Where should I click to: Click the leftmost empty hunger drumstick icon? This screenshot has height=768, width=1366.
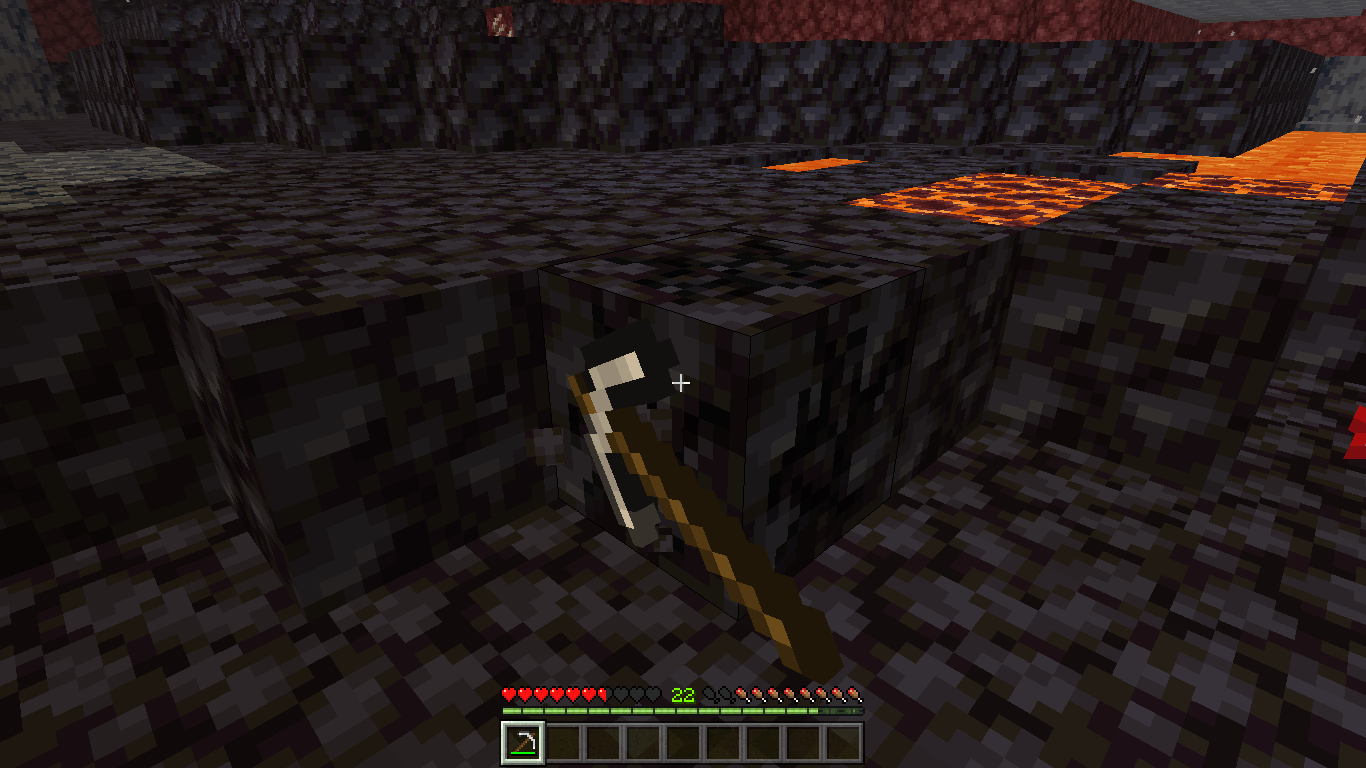click(708, 691)
